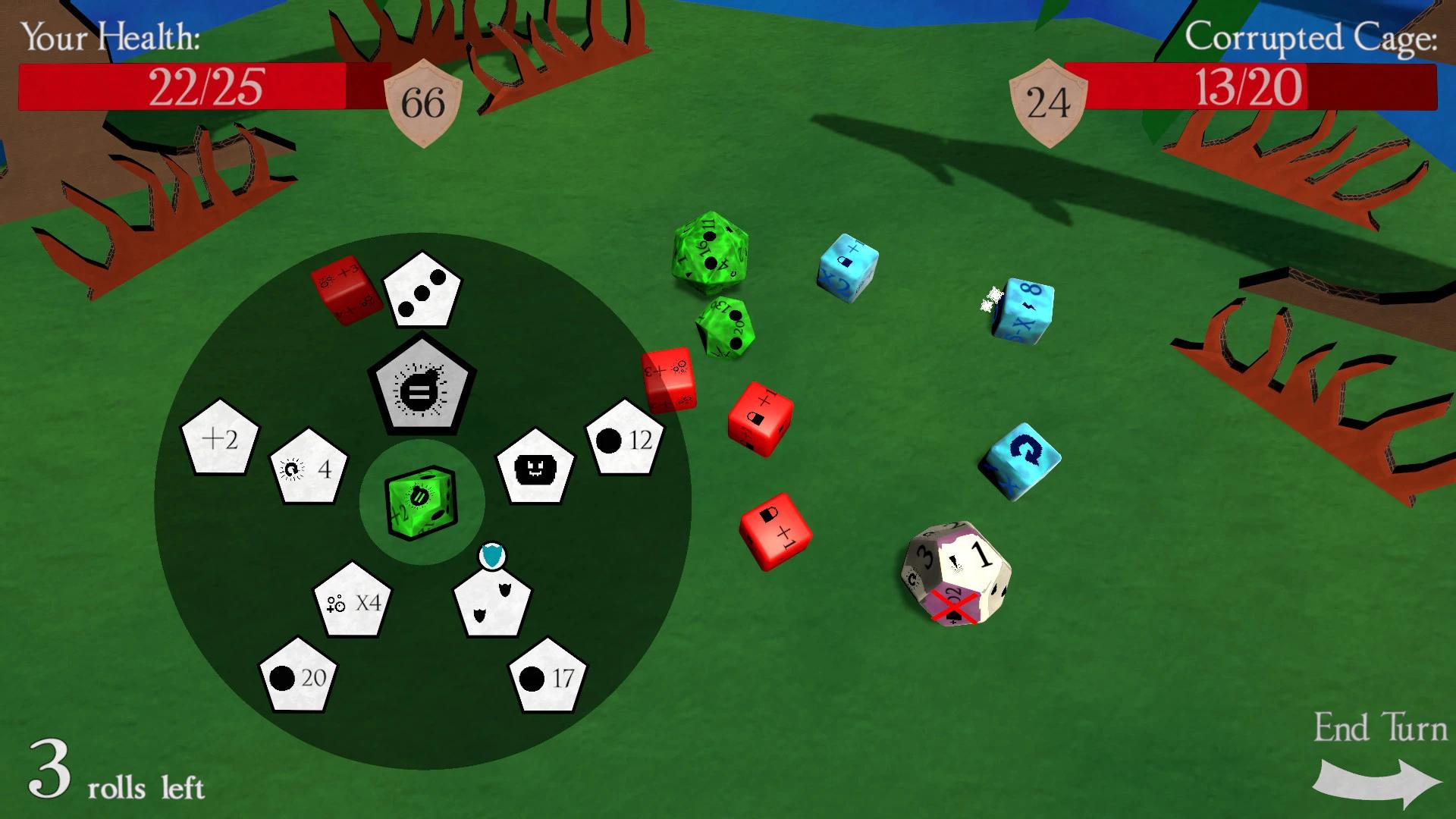The height and width of the screenshot is (819, 1456).
Task: Select the blue X2 lock die
Action: (848, 267)
